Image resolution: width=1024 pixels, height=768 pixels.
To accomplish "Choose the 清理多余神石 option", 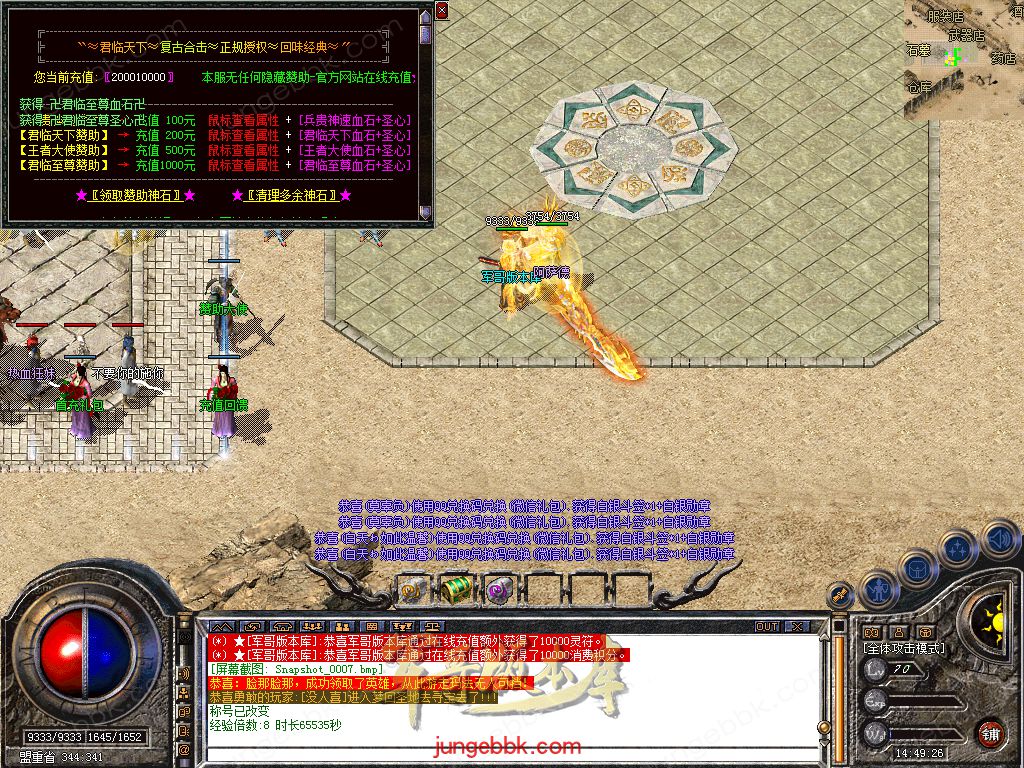I will click(292, 195).
